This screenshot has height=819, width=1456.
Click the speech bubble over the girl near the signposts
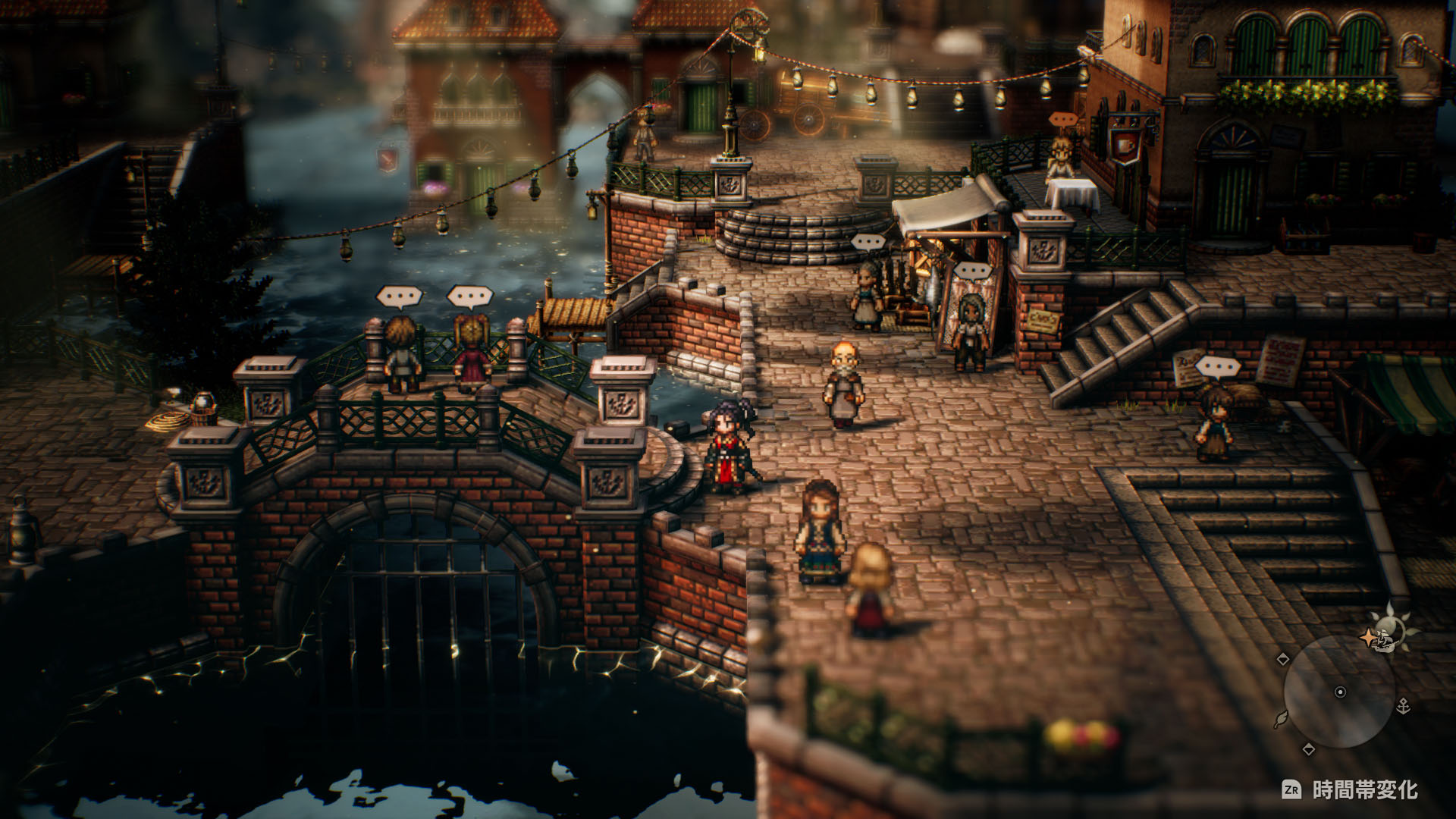coord(1219,366)
